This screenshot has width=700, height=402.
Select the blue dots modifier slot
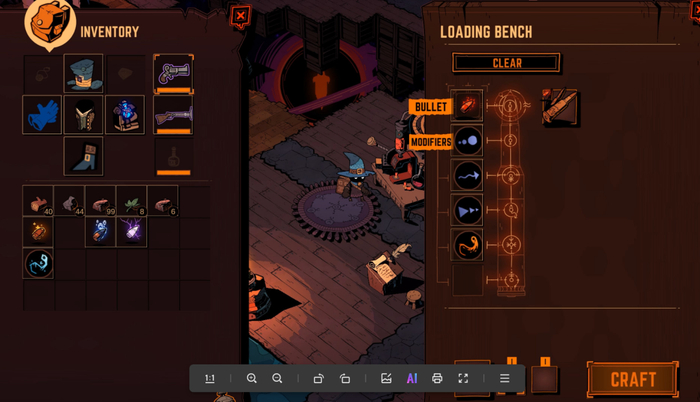pyautogui.click(x=467, y=141)
